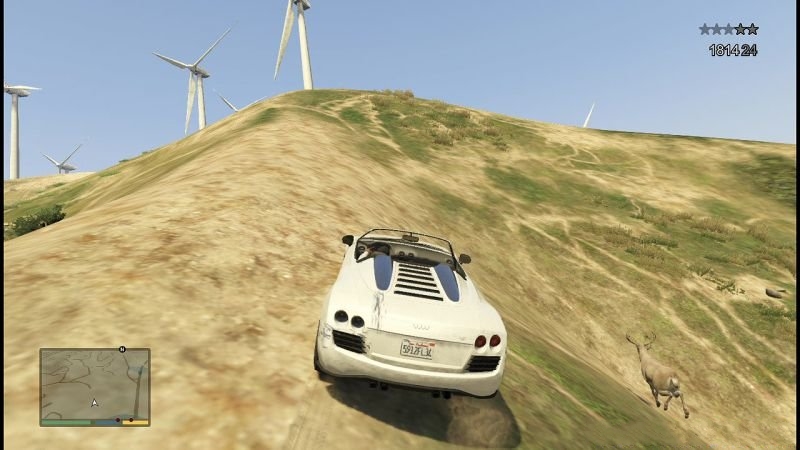This screenshot has height=450, width=800.
Task: Select the white player arrow on the minimap
Action: tap(95, 403)
